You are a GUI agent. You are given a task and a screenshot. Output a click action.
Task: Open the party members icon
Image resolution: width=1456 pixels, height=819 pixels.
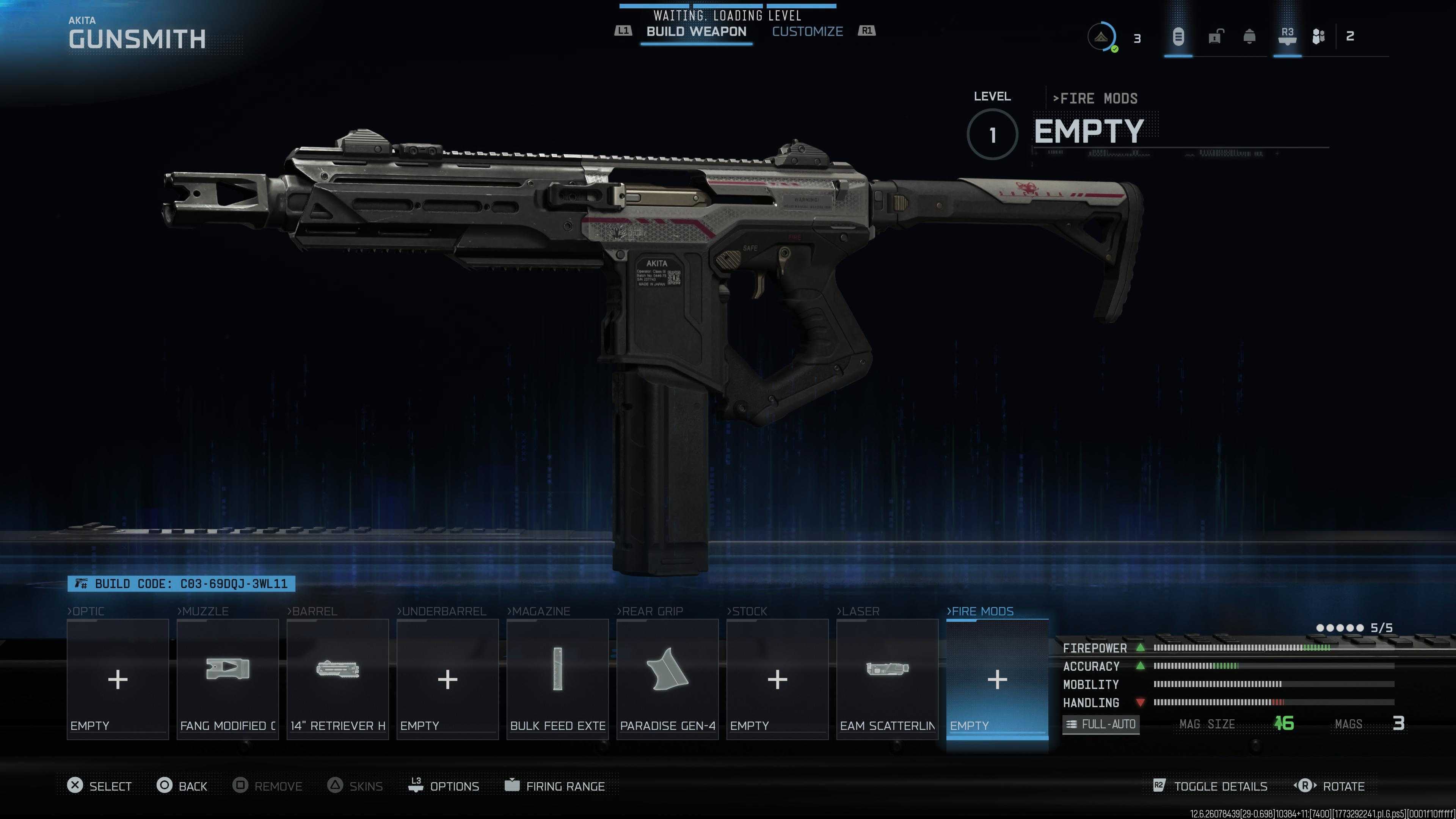point(1318,37)
